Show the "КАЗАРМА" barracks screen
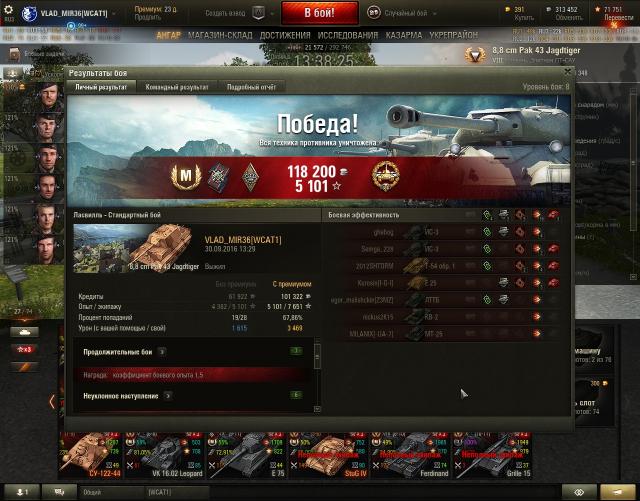Viewport: 640px width, 501px height. coord(404,35)
